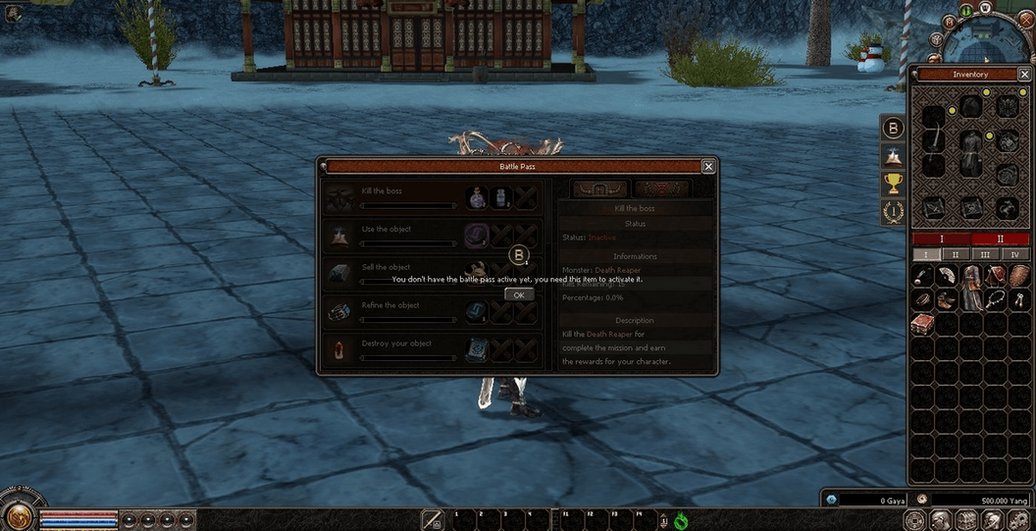This screenshot has height=531, width=1036.
Task: Select the armor robe item in inventory
Action: click(972, 287)
